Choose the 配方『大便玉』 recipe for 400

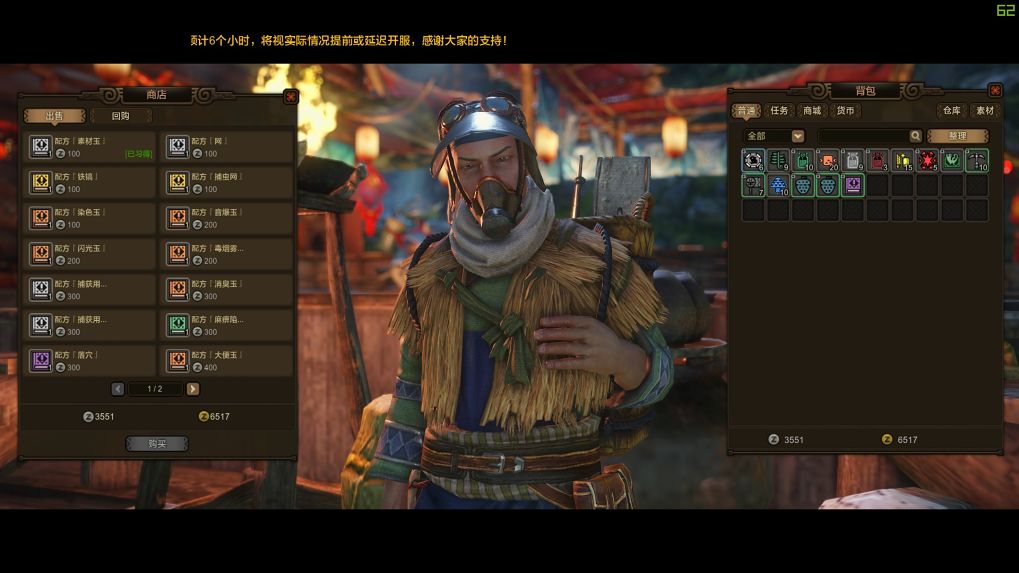tap(227, 361)
